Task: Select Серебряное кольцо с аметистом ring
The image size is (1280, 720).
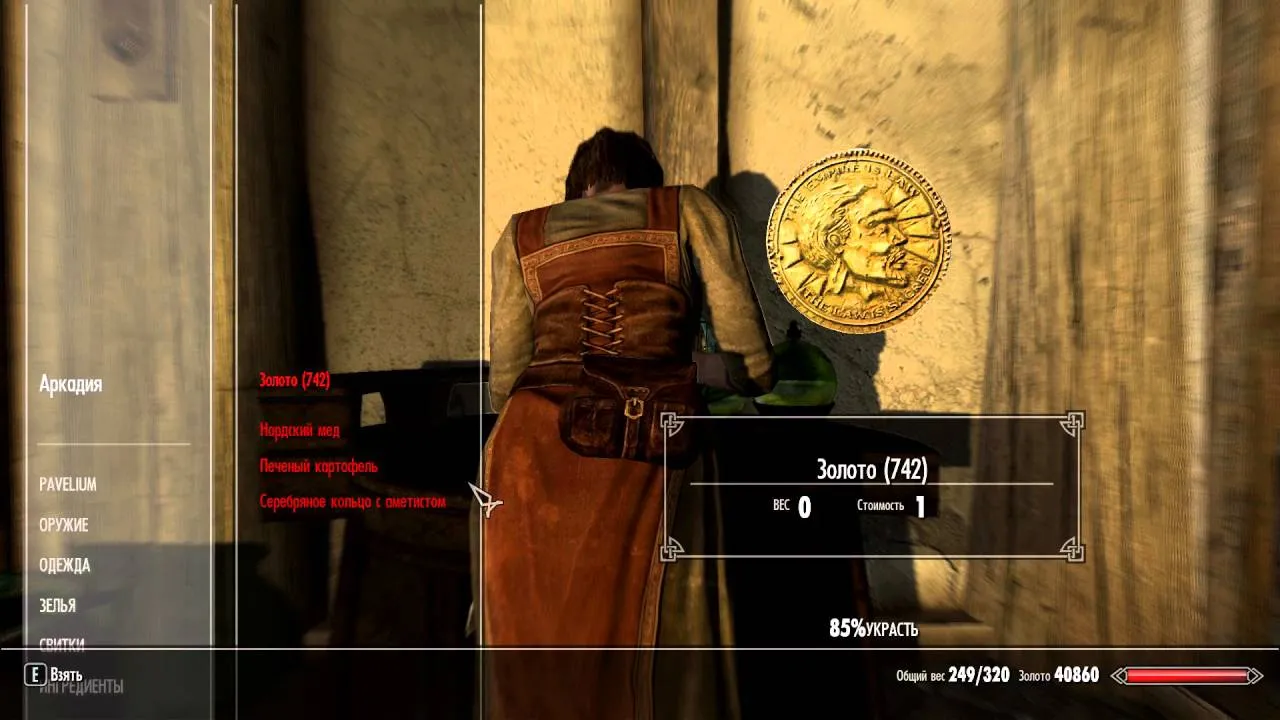Action: point(352,501)
